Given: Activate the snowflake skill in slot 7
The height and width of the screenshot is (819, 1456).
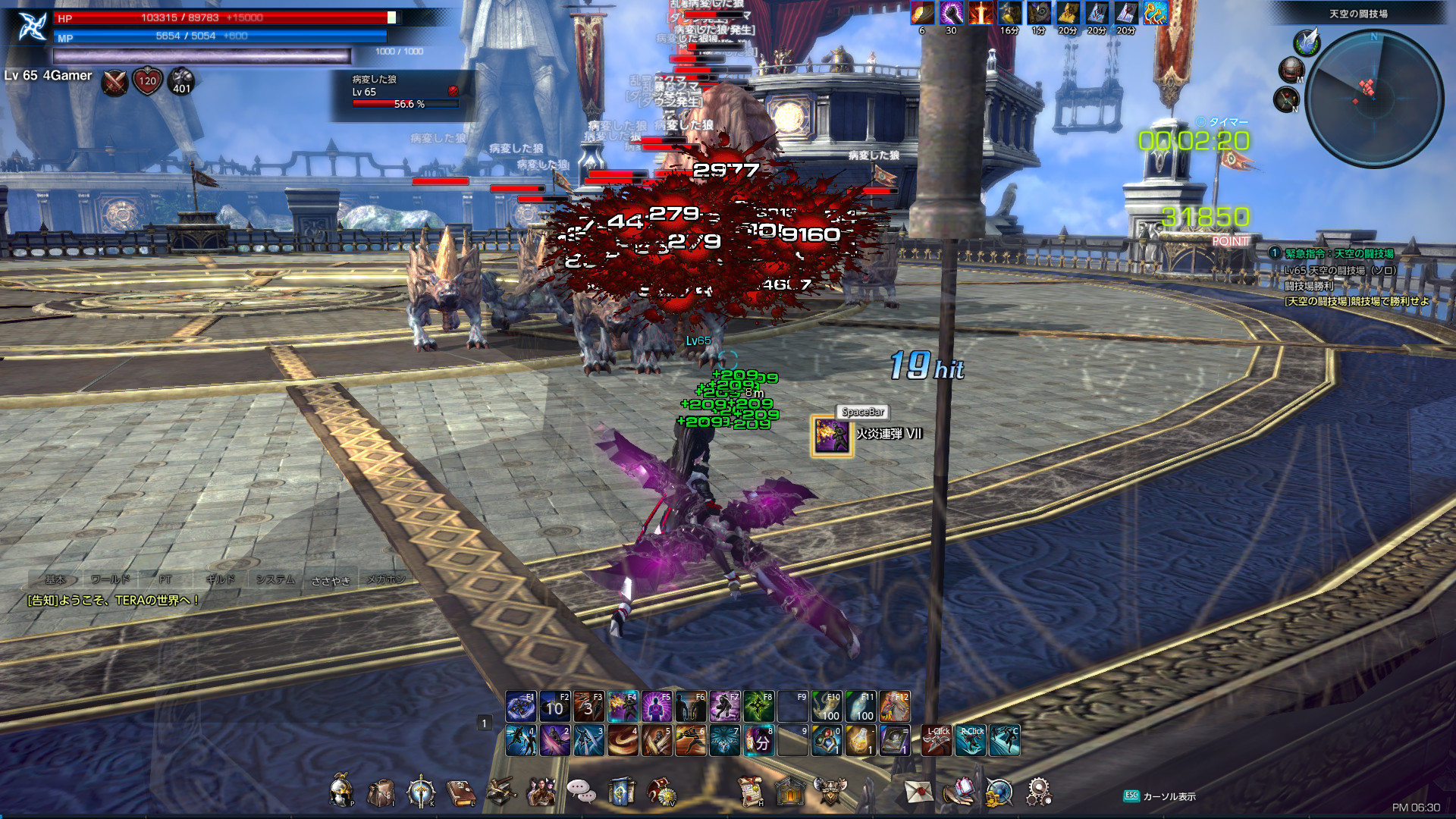Looking at the screenshot, I should [725, 741].
